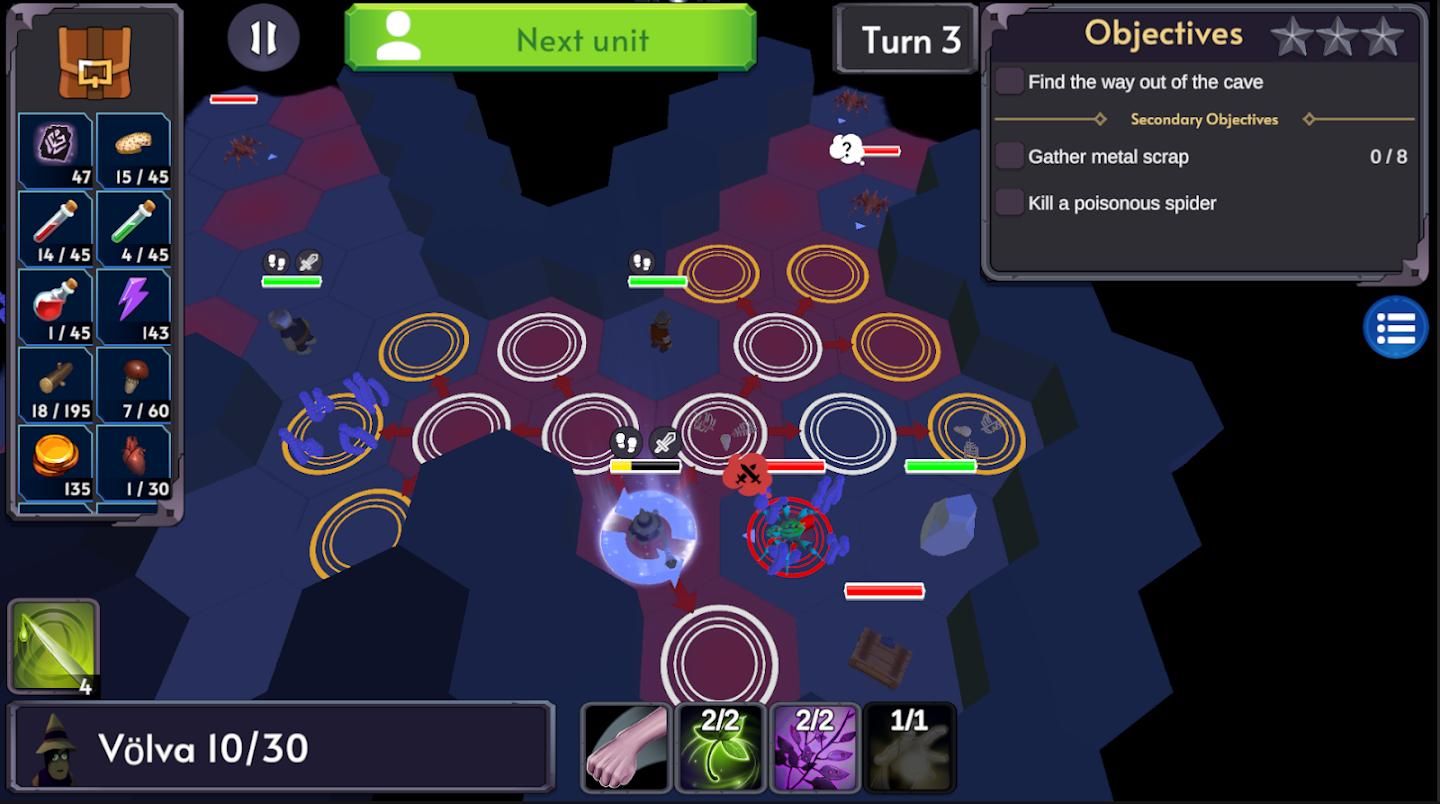Choose the green vial resource slot
This screenshot has height=804, width=1440.
pos(134,228)
